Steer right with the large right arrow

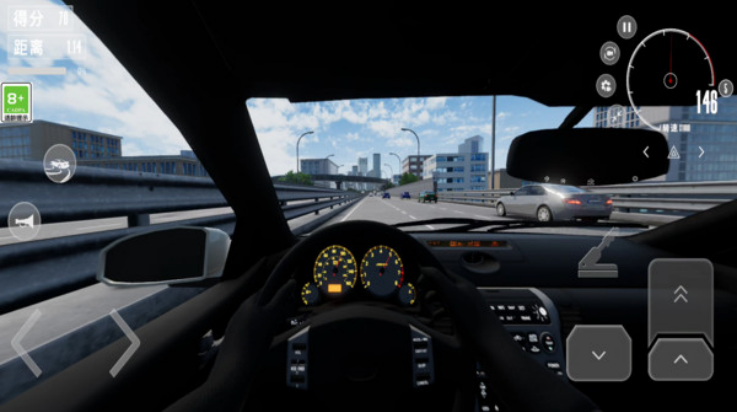[124, 343]
